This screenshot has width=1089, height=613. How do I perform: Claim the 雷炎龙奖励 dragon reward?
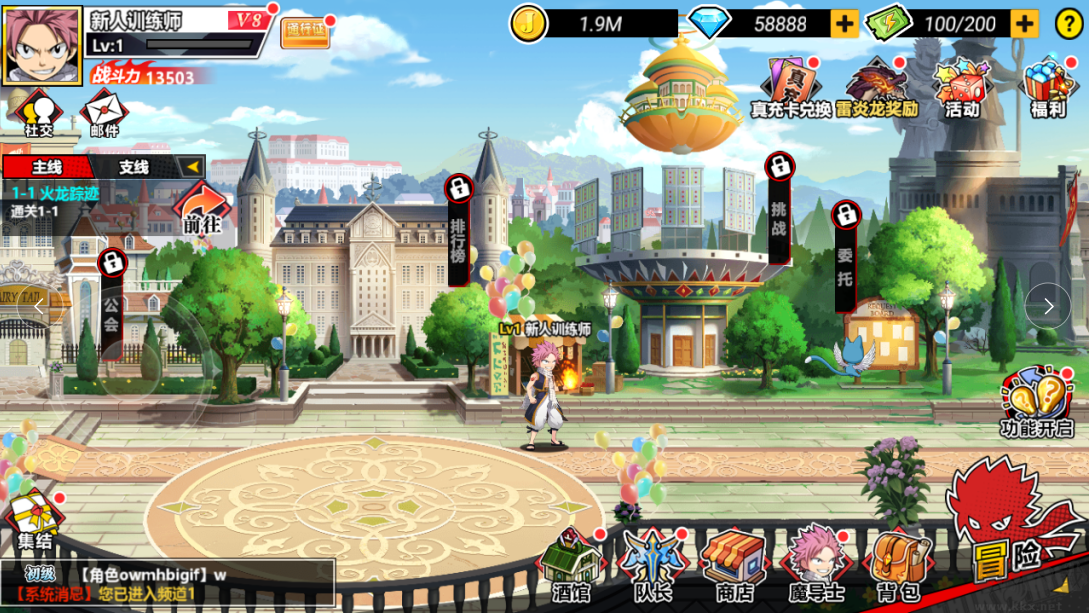point(877,88)
